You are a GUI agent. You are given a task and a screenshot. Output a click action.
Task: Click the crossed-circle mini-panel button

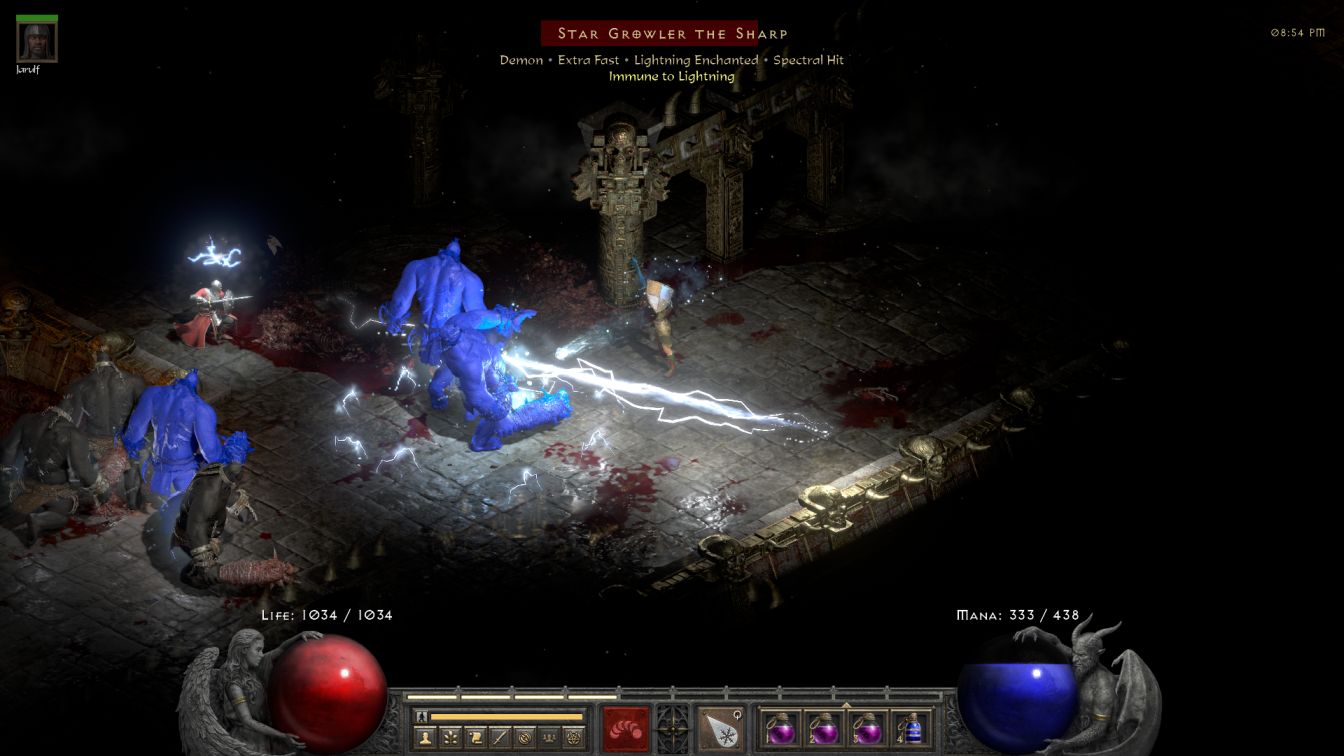(523, 738)
